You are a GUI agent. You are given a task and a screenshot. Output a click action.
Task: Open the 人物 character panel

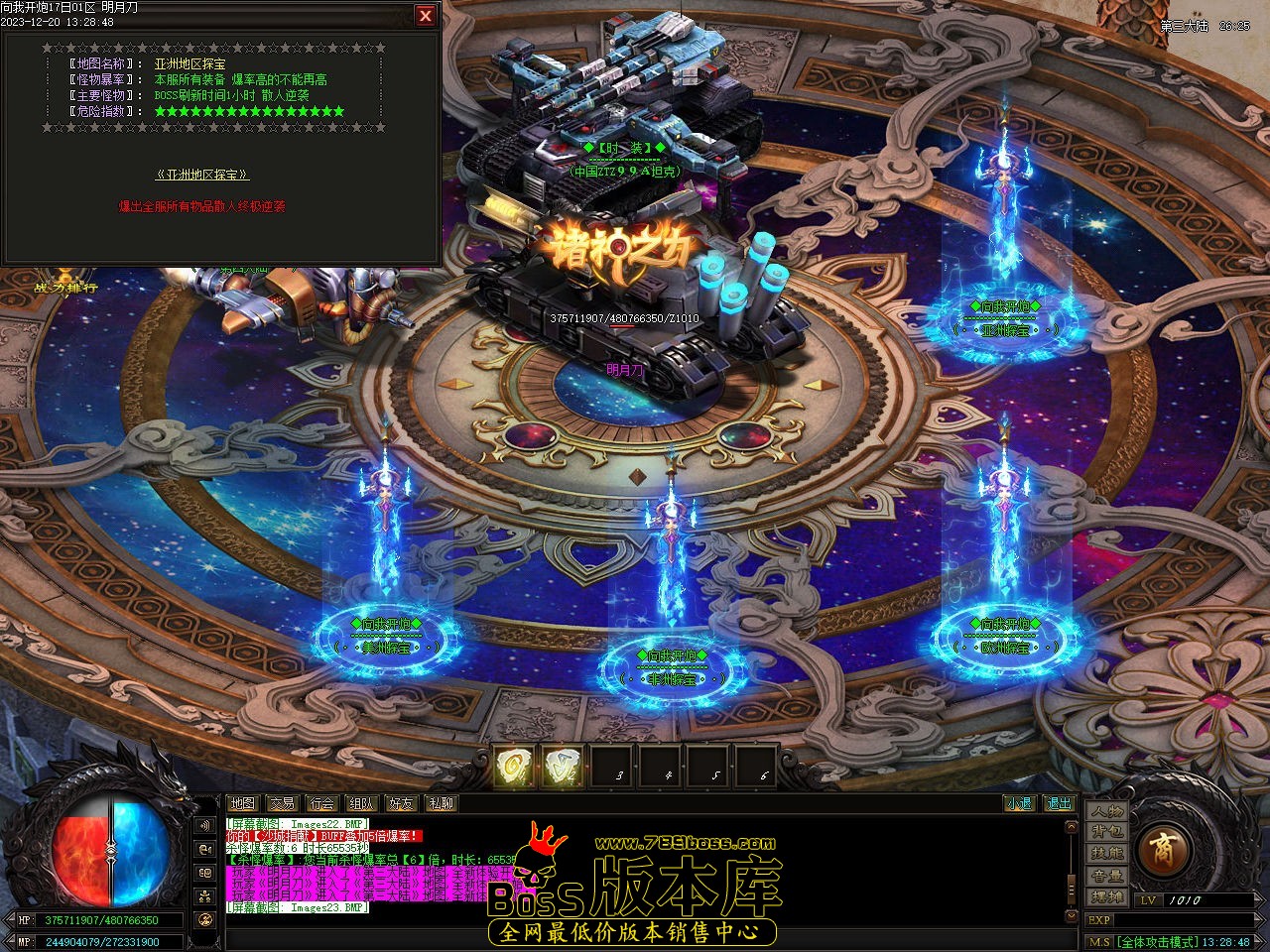1106,810
